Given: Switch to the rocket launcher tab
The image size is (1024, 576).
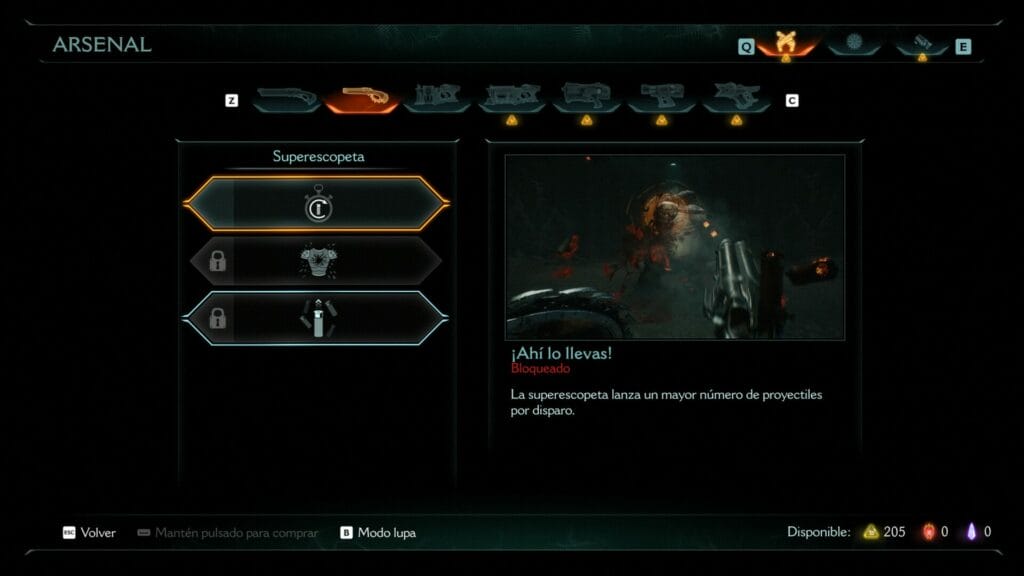Looking at the screenshot, I should pos(586,97).
